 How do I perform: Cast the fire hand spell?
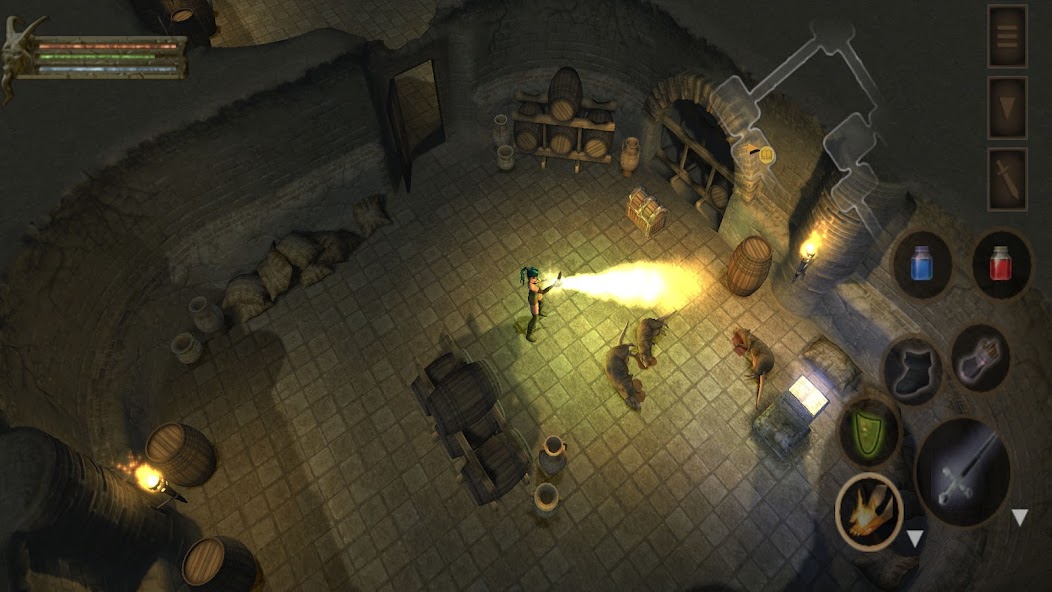click(x=868, y=511)
